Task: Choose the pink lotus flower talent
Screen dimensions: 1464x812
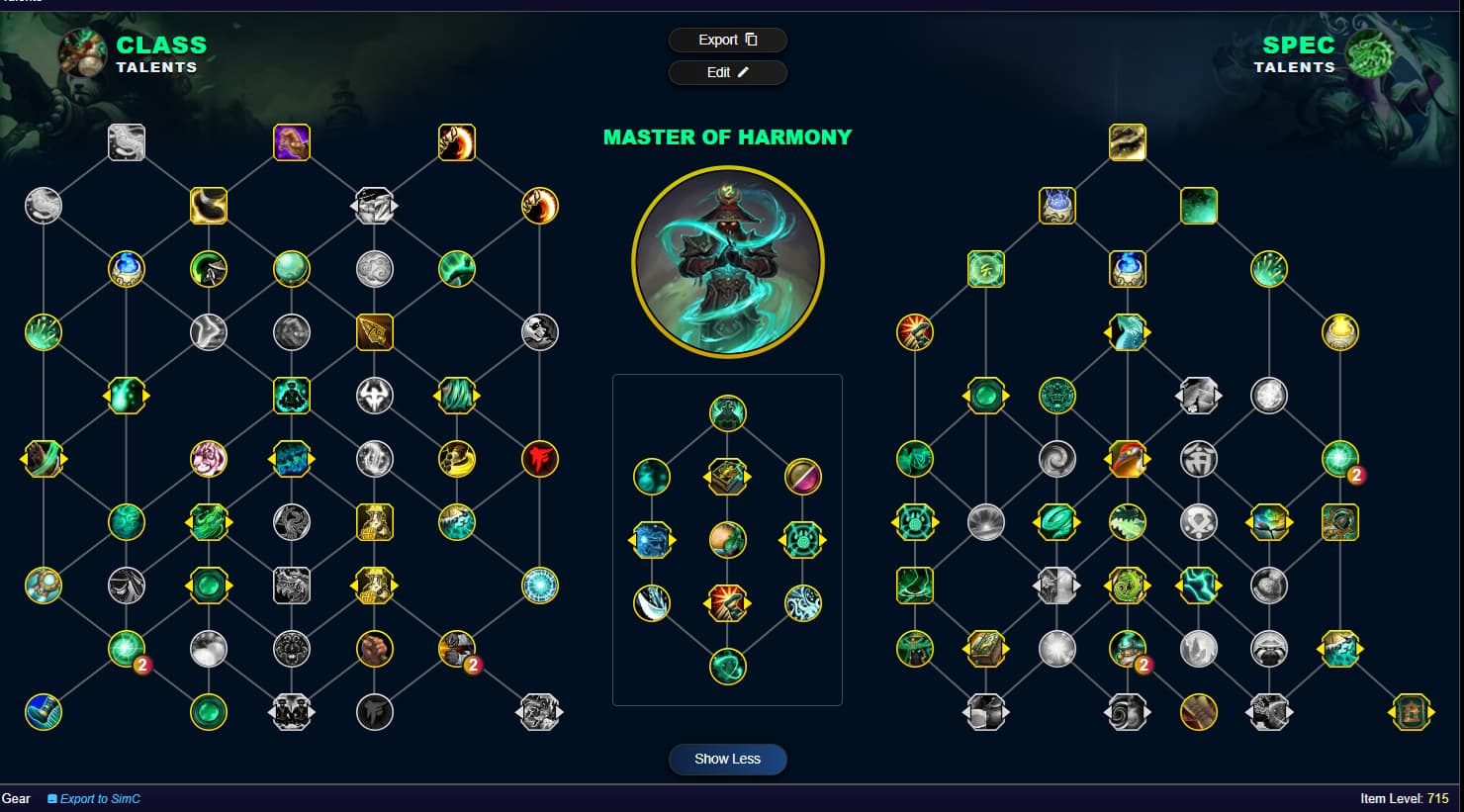Action: (209, 459)
